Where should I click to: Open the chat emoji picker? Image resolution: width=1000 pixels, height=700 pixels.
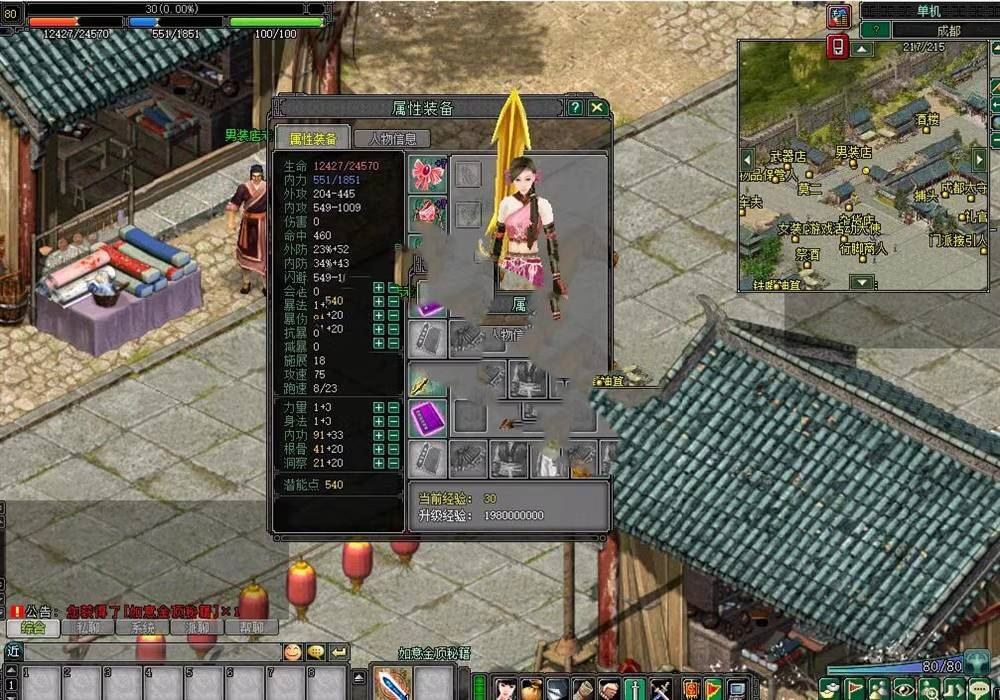point(292,652)
